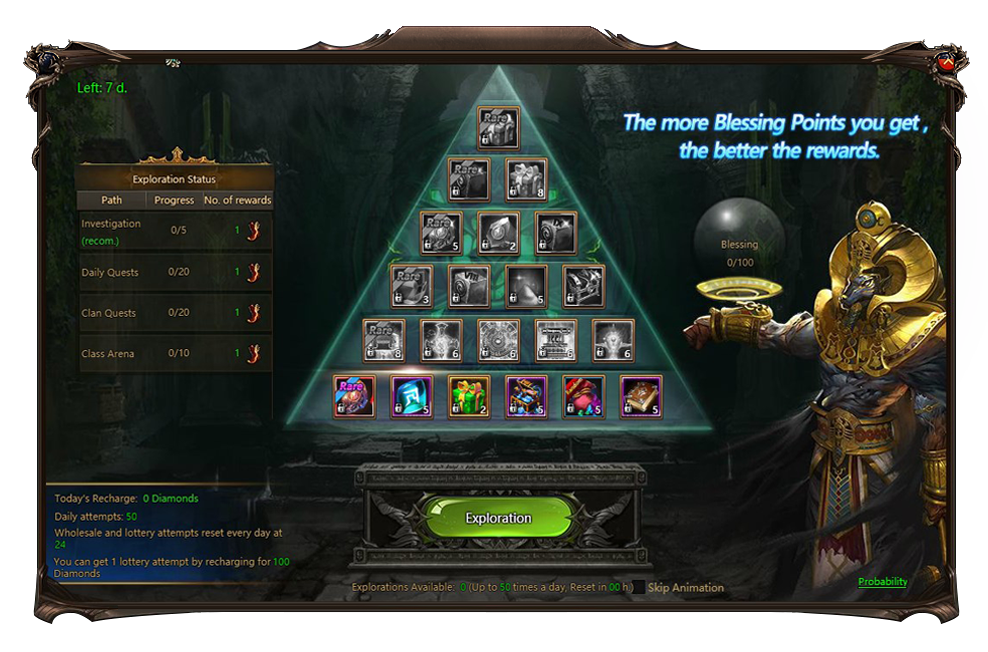Choose the Clan Quests path row
The image size is (988, 652).
click(x=175, y=313)
